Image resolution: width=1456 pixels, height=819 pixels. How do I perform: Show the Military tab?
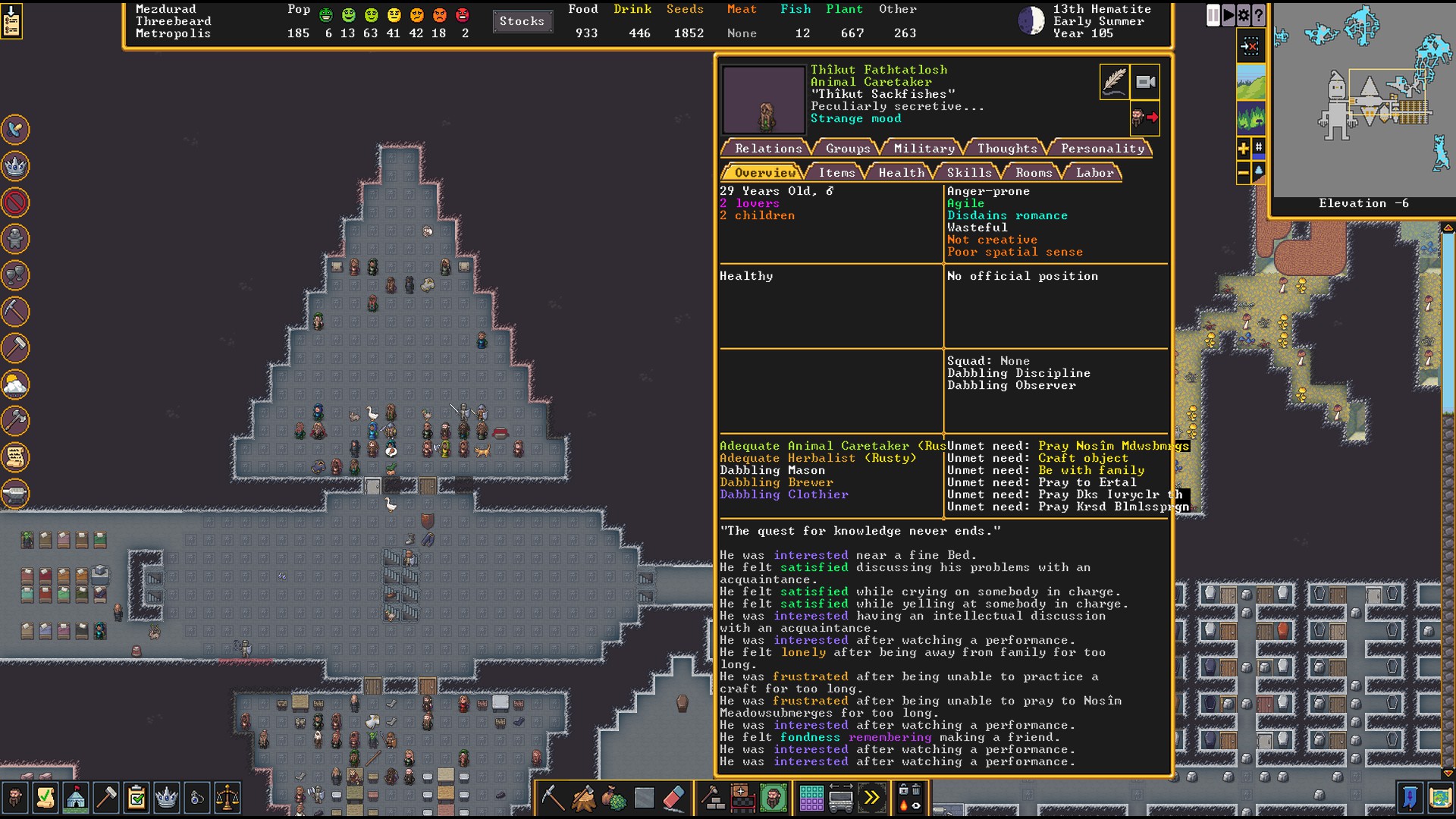pyautogui.click(x=924, y=149)
